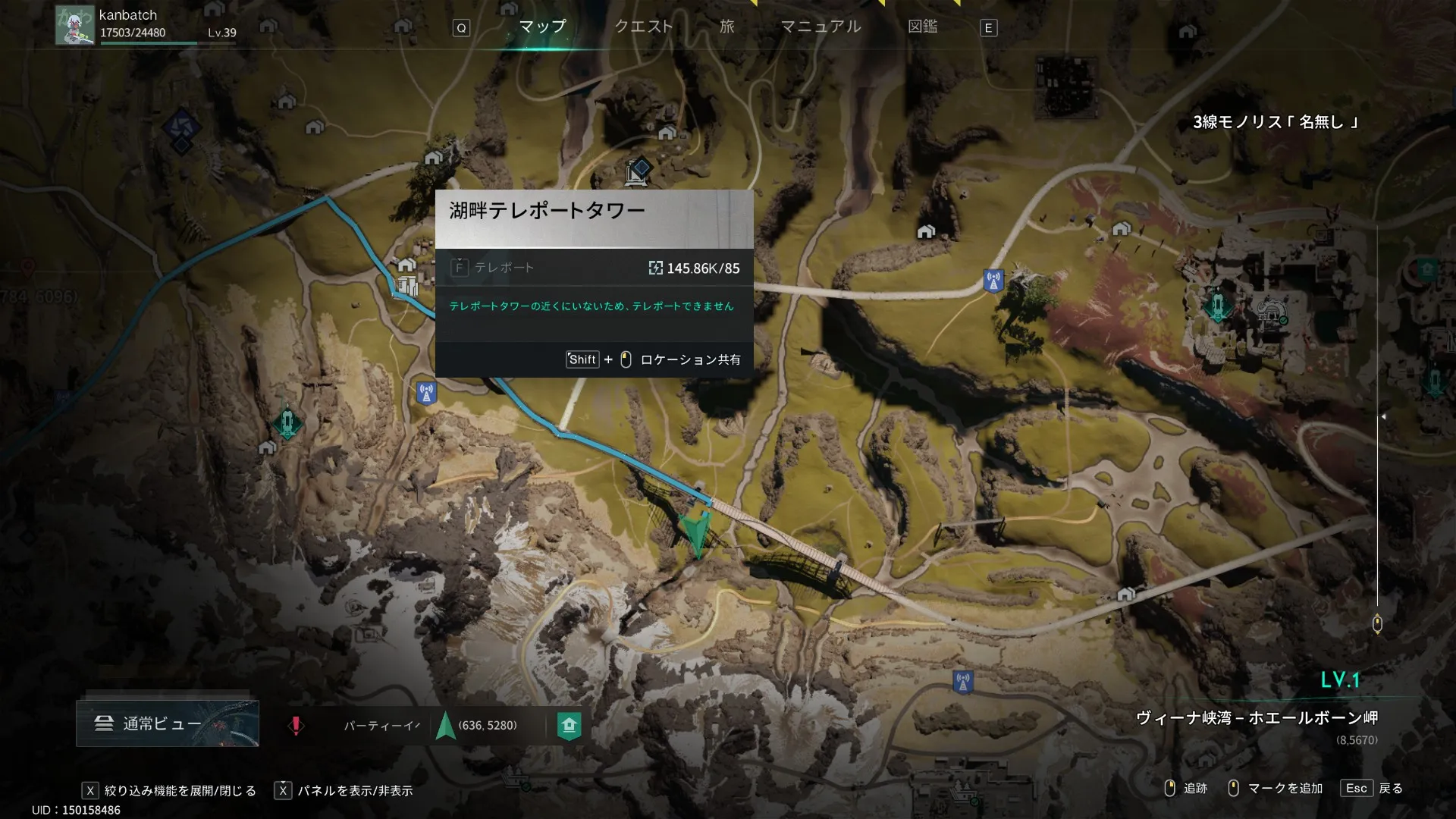
Task: Click the kanbatch player avatar
Action: pos(74,25)
